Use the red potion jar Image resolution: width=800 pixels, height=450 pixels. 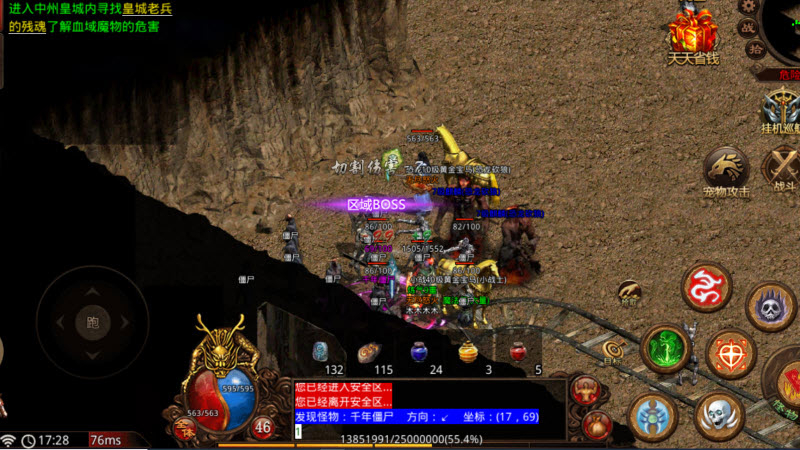[518, 352]
